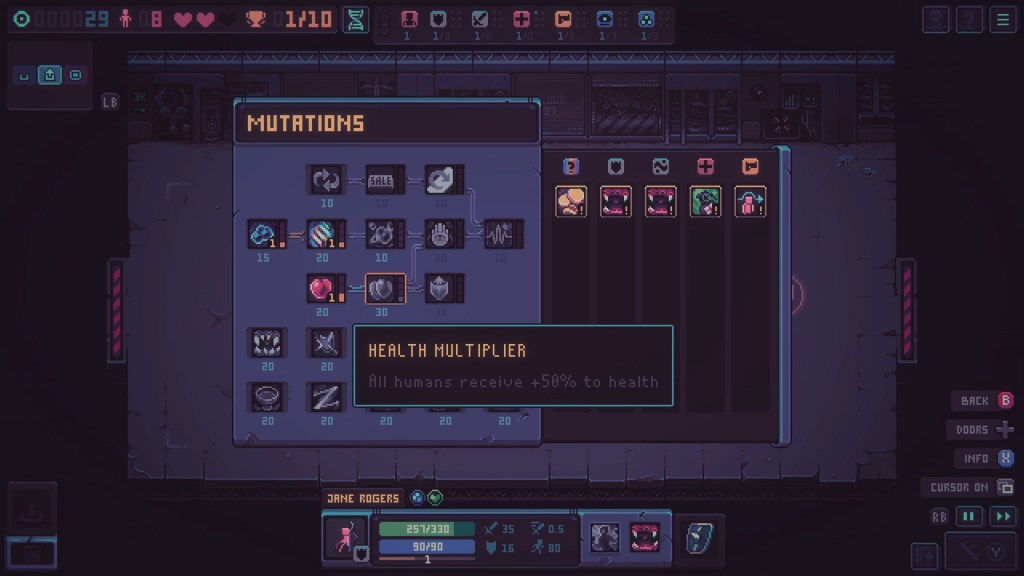Select the pink figure with arrow card
Screen dimensions: 1024x576
pyautogui.click(x=750, y=201)
